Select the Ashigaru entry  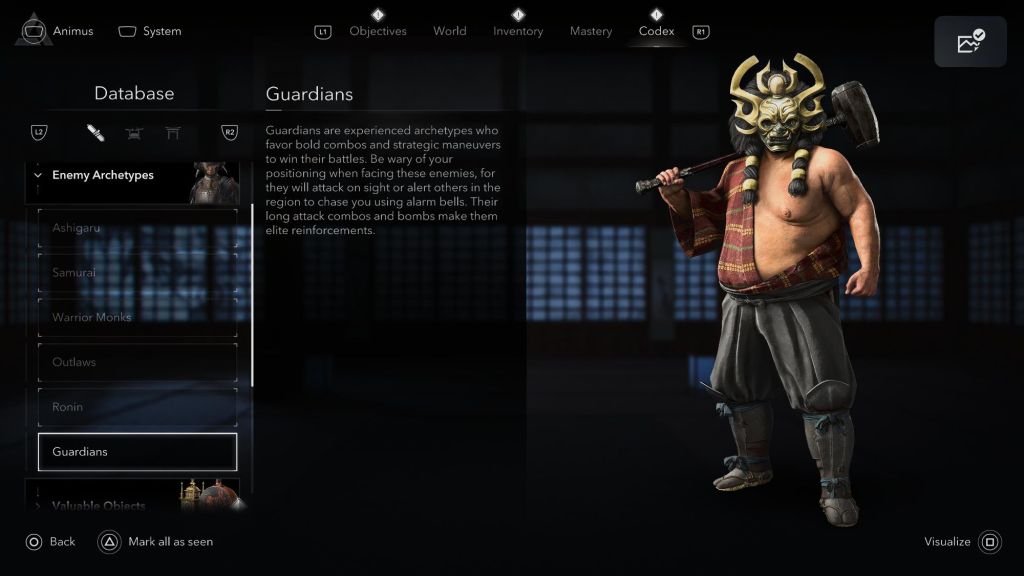click(x=137, y=228)
